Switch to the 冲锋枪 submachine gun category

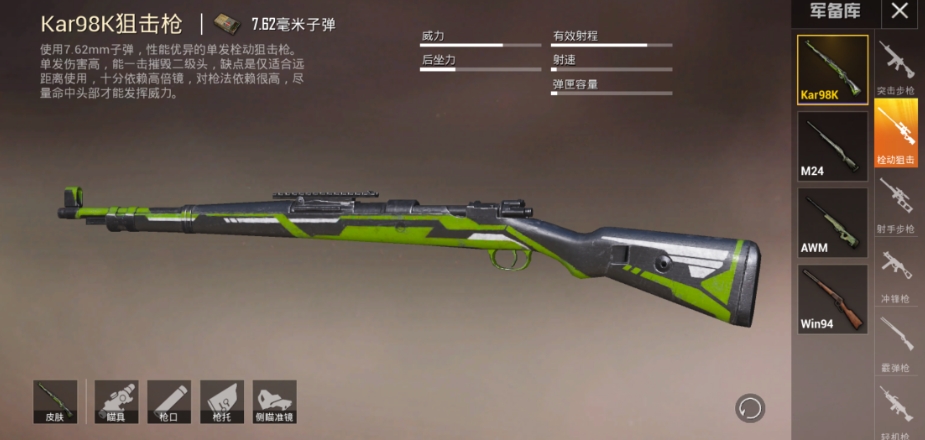click(896, 272)
